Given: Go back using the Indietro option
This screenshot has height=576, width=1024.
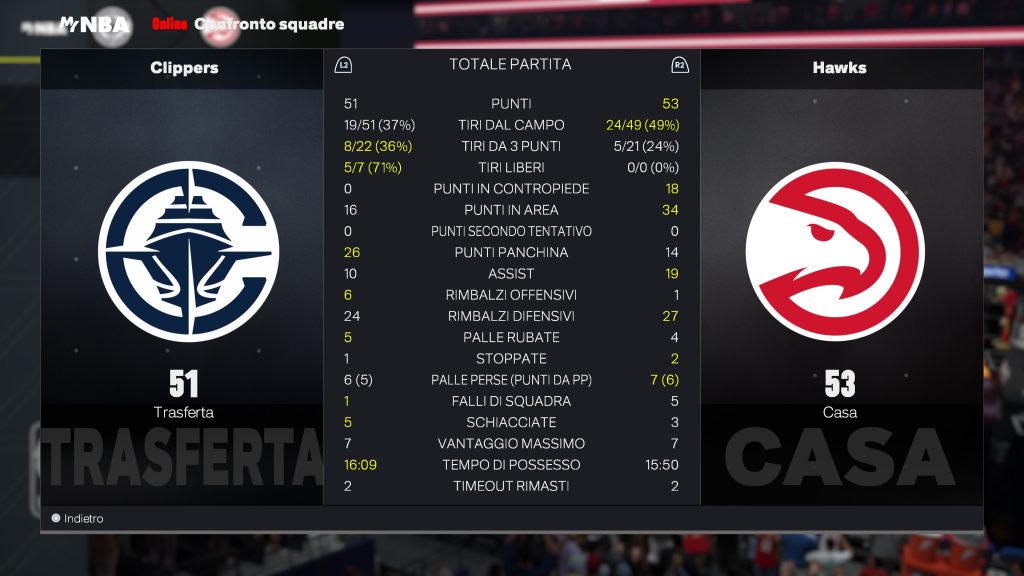Looking at the screenshot, I should click(78, 519).
